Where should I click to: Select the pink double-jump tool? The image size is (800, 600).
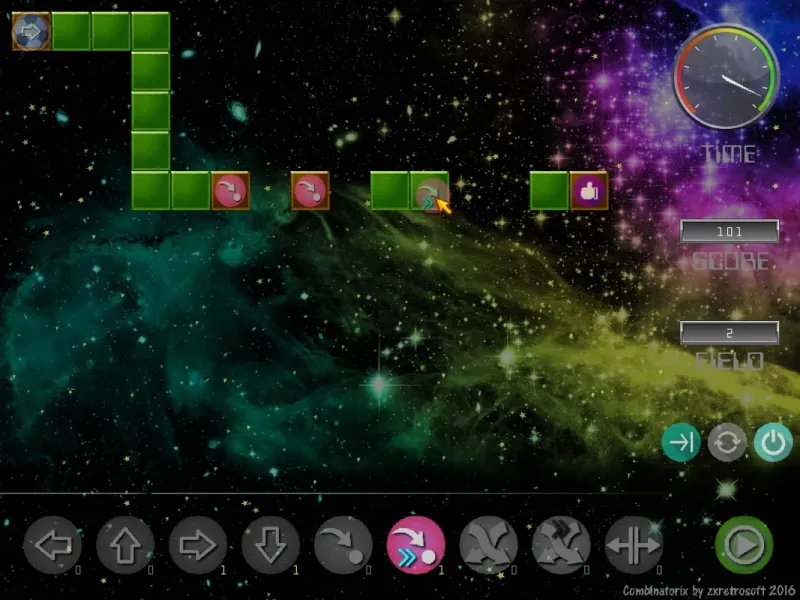[x=416, y=546]
